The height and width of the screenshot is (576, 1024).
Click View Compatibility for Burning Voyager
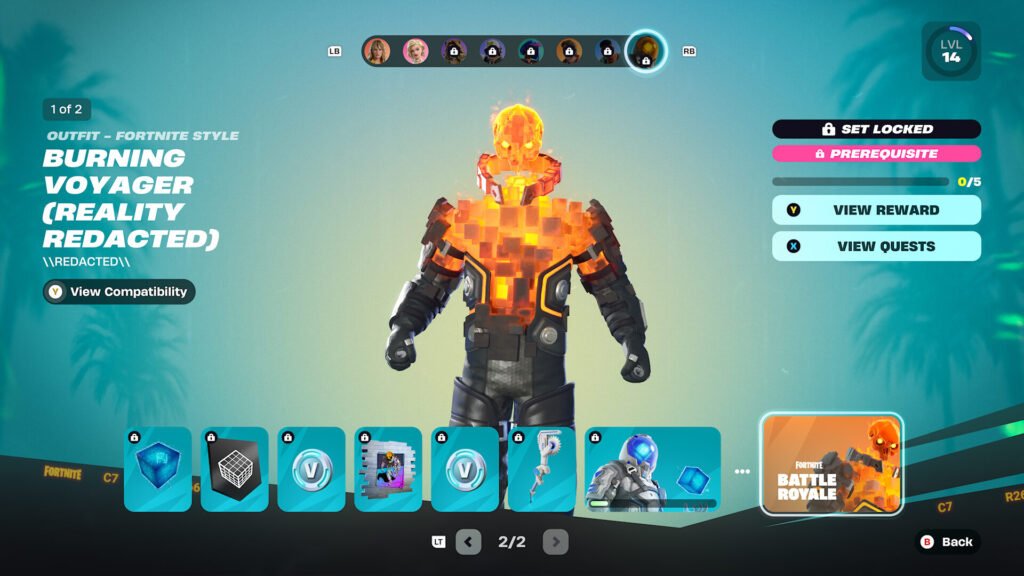[119, 292]
